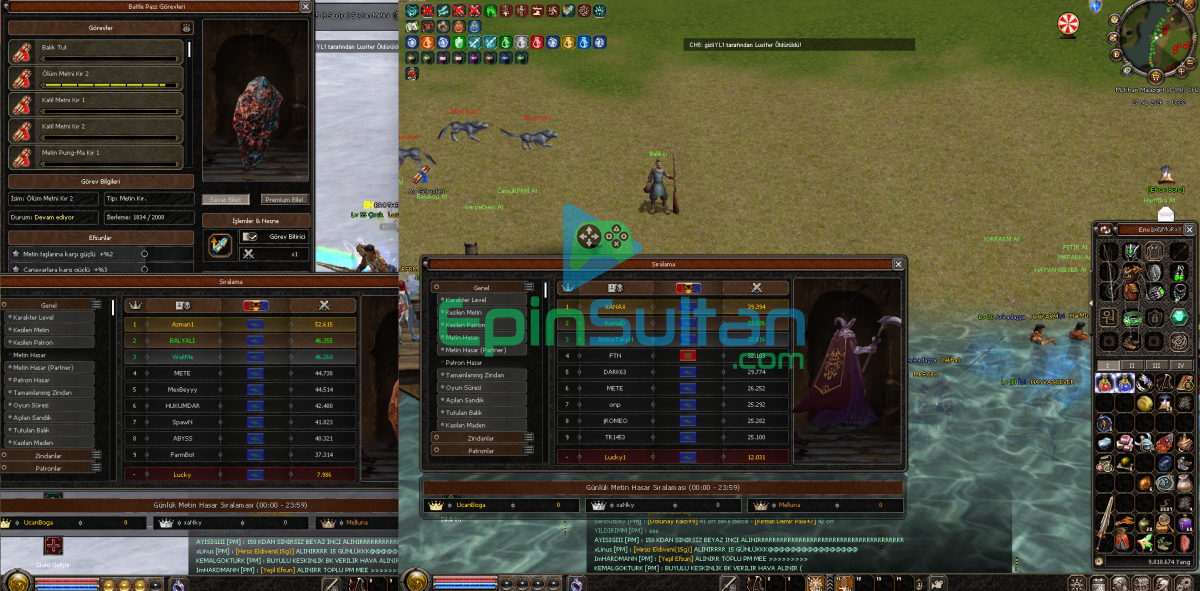Image resolution: width=1200 pixels, height=591 pixels.
Task: Click the Premium Bilet button
Action: coord(284,200)
